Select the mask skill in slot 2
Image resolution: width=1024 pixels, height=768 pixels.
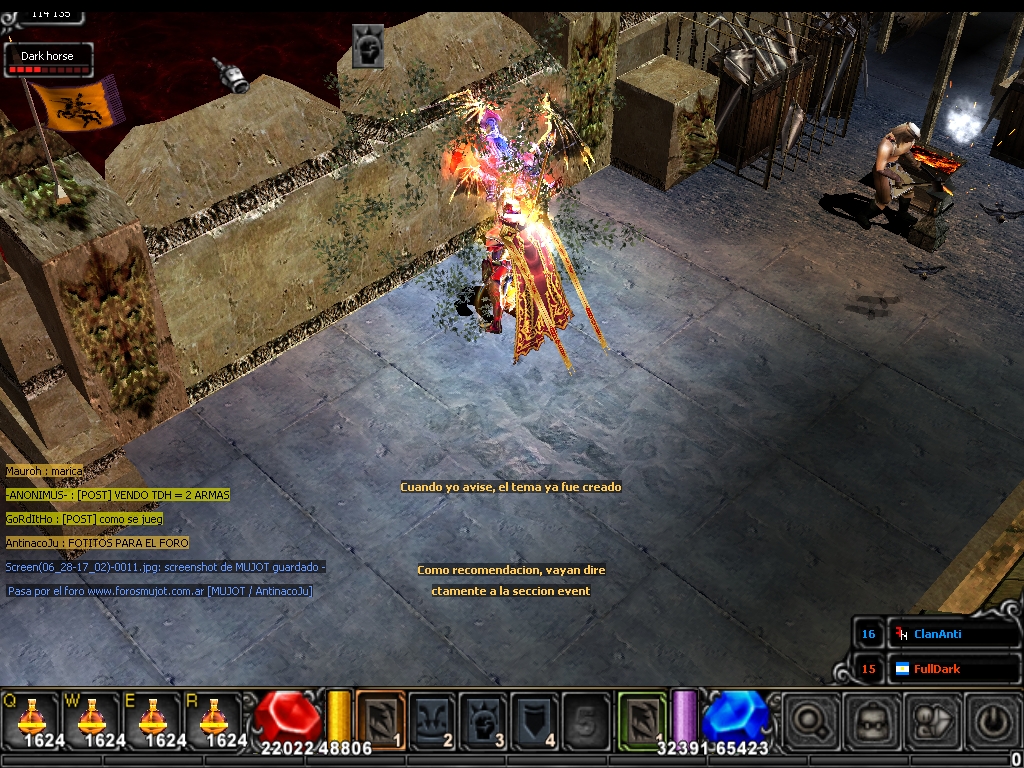pos(432,718)
